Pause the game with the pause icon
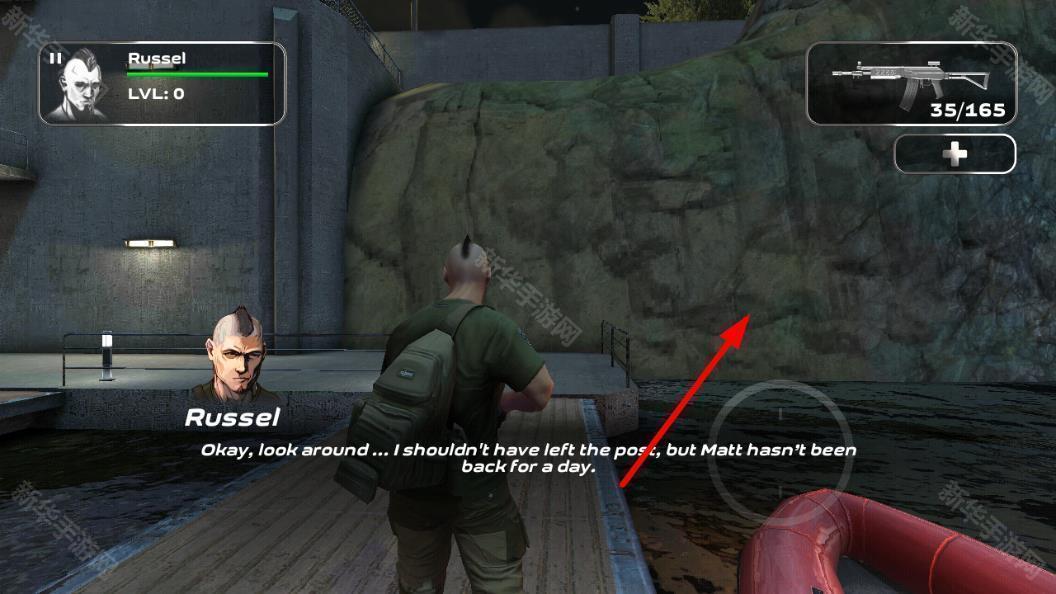 point(55,58)
